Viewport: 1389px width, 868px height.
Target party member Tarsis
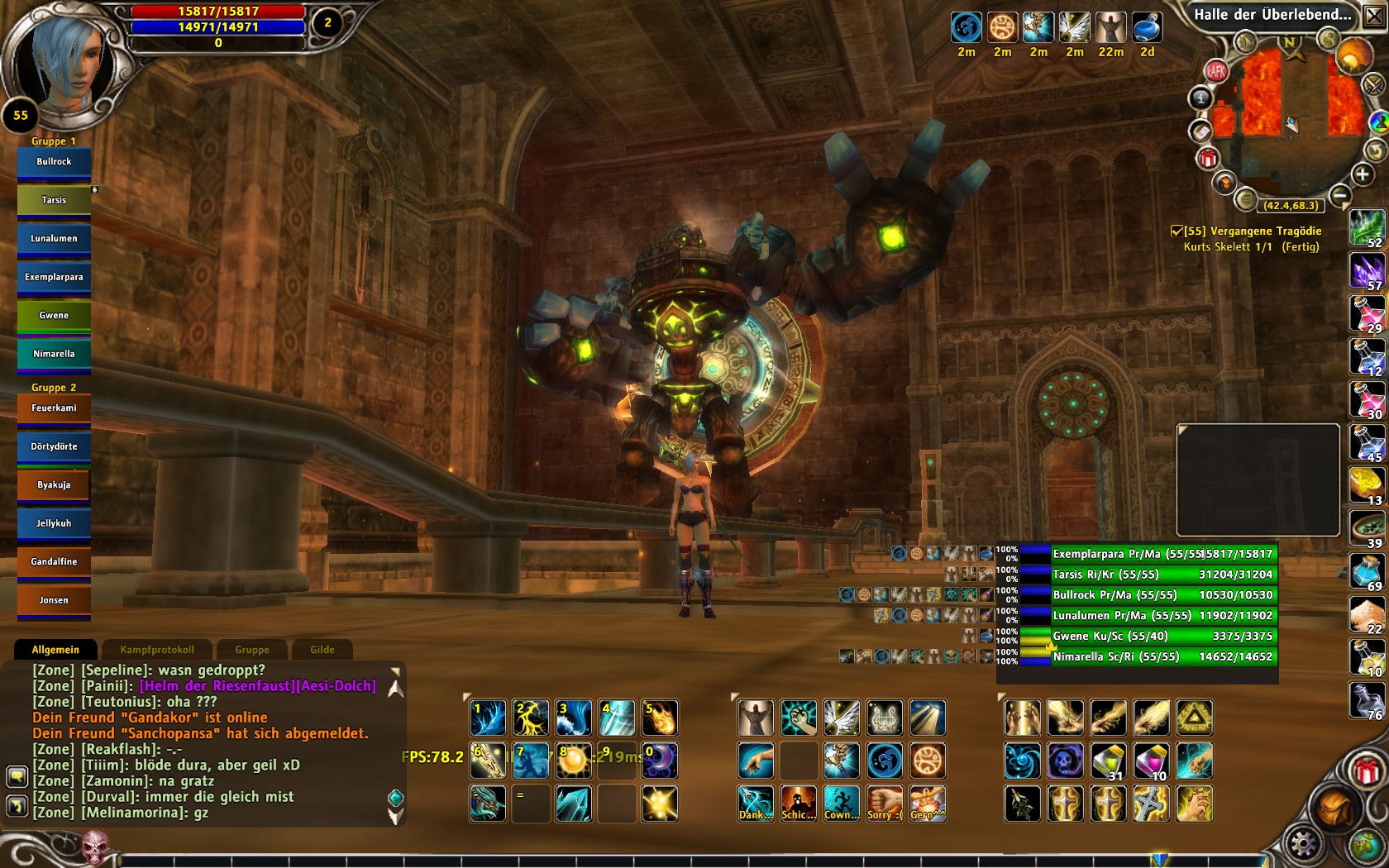coord(54,200)
